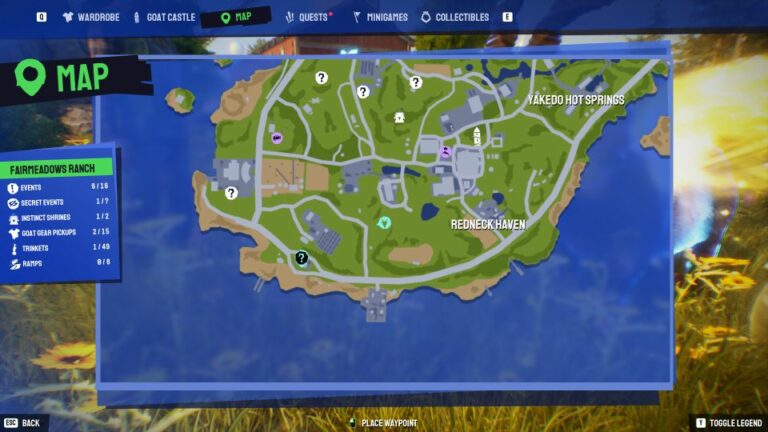The image size is (768, 432).
Task: Select the black question mark map marker
Action: [x=301, y=258]
